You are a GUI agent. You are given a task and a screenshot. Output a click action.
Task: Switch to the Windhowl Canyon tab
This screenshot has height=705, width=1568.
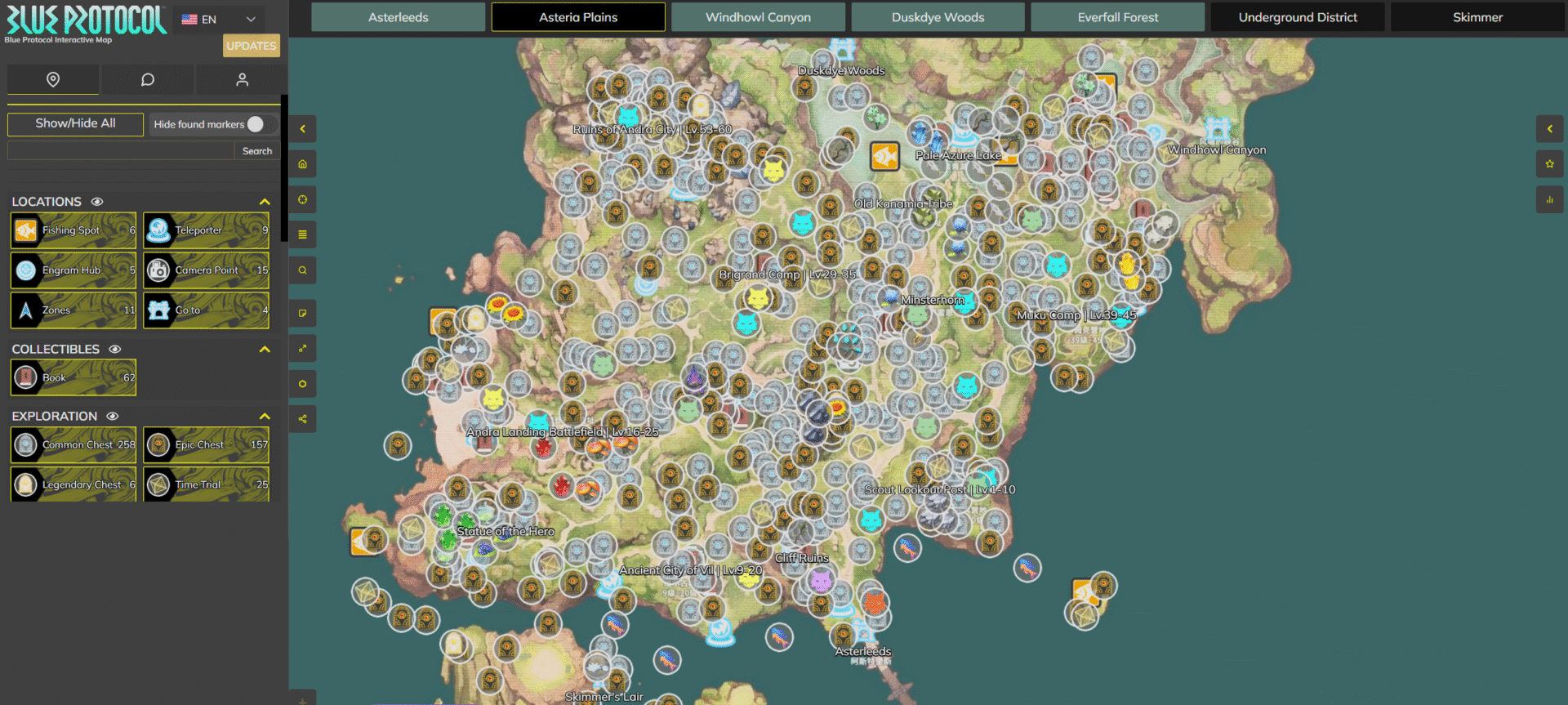click(758, 16)
